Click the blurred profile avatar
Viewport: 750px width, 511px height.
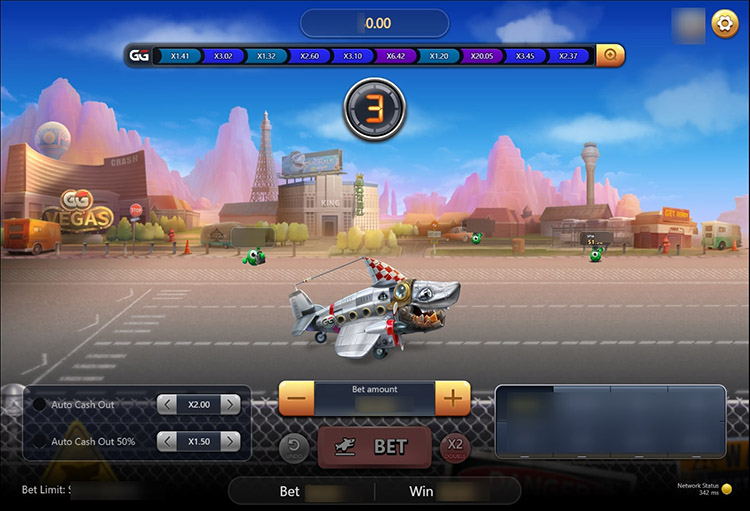687,22
